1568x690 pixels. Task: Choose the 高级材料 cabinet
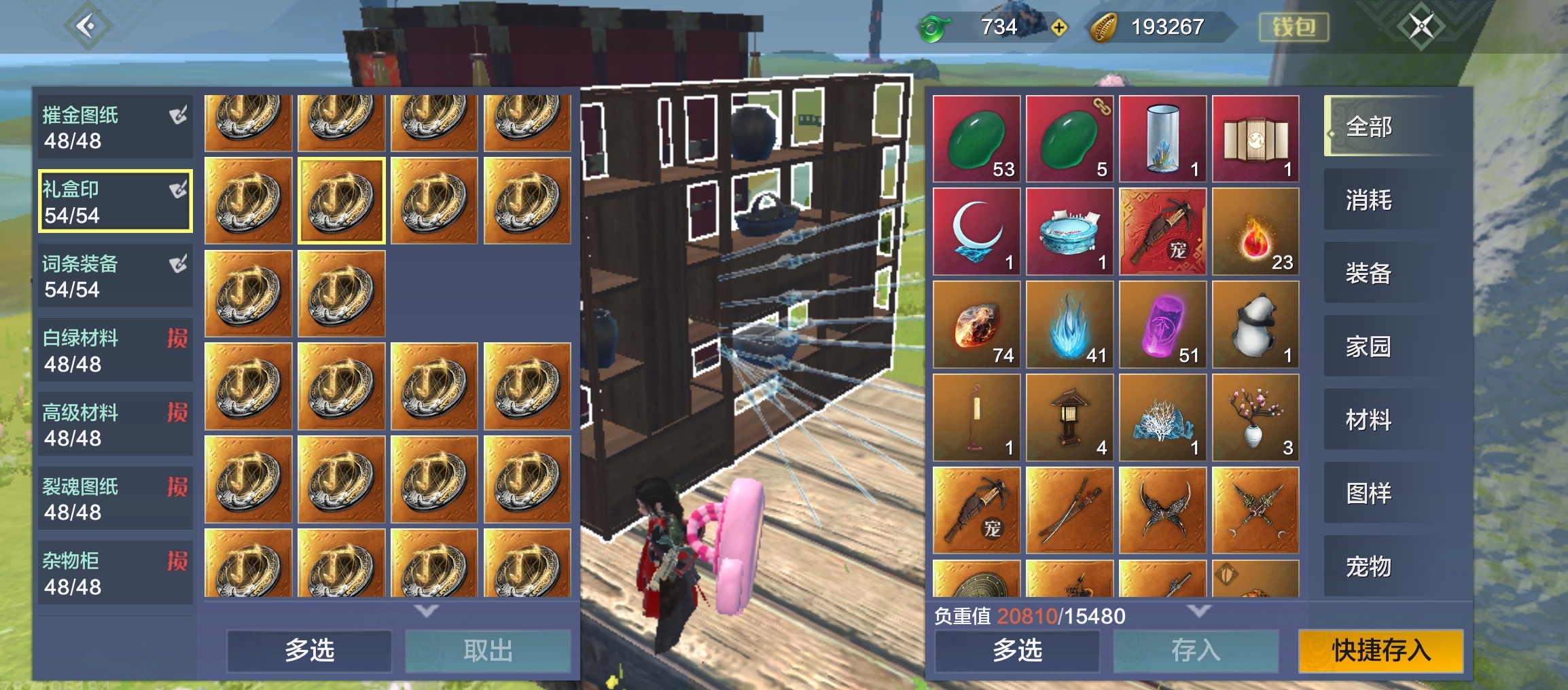coord(114,425)
